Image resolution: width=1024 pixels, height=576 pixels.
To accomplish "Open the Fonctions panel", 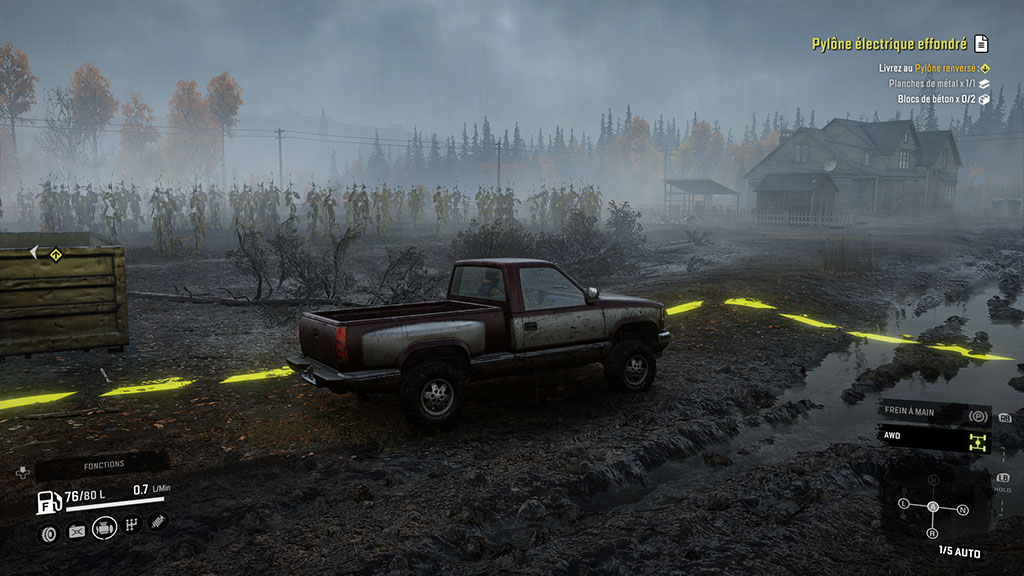I will [x=103, y=465].
